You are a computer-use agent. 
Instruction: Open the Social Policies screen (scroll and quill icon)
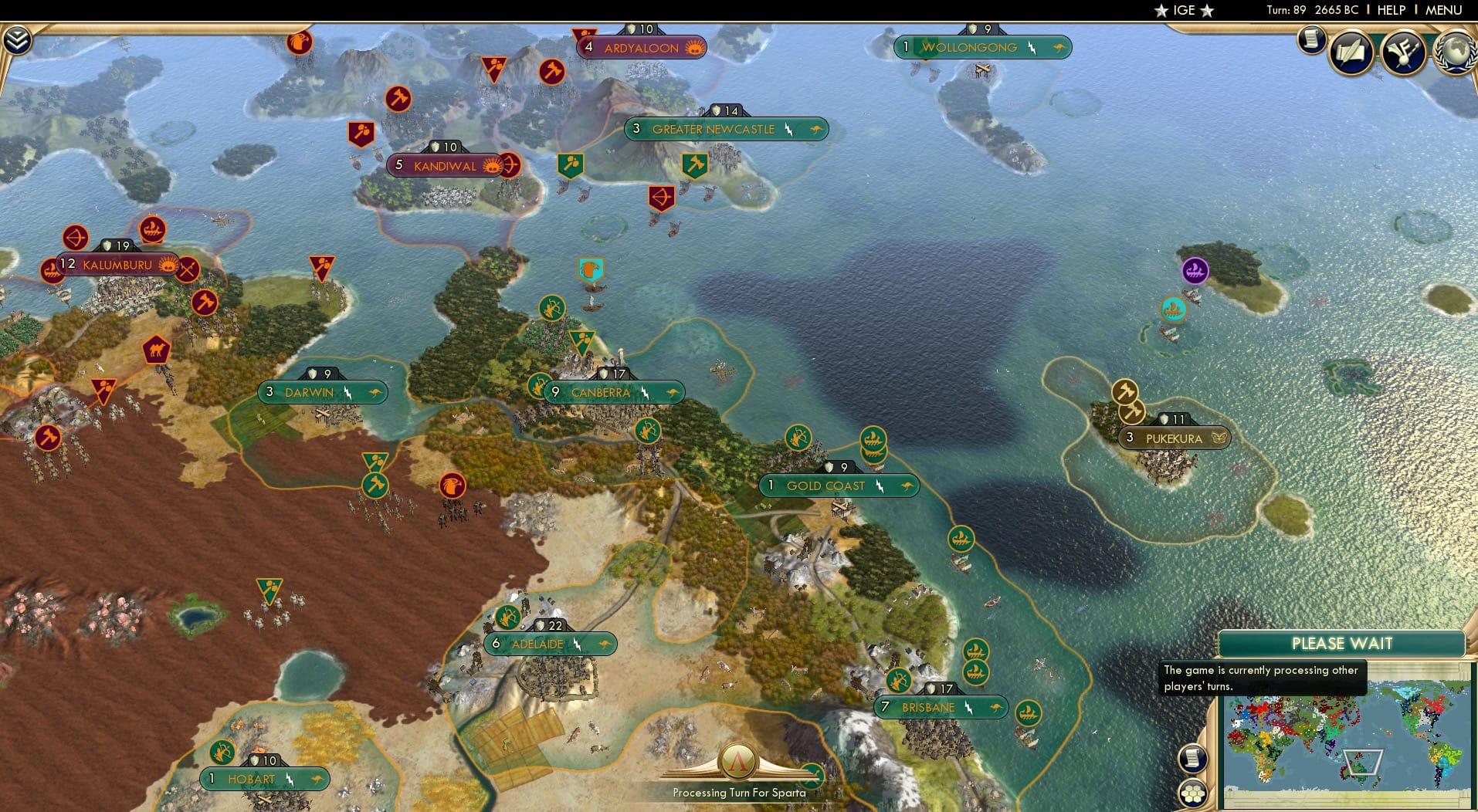(1351, 52)
